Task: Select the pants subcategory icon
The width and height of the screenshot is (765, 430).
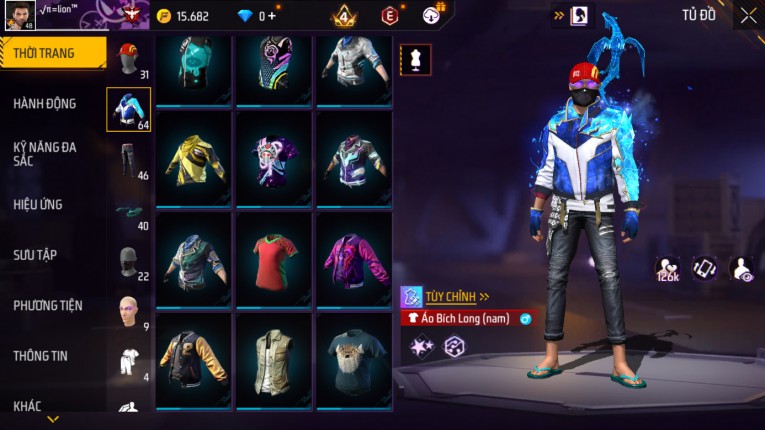Action: (x=128, y=159)
